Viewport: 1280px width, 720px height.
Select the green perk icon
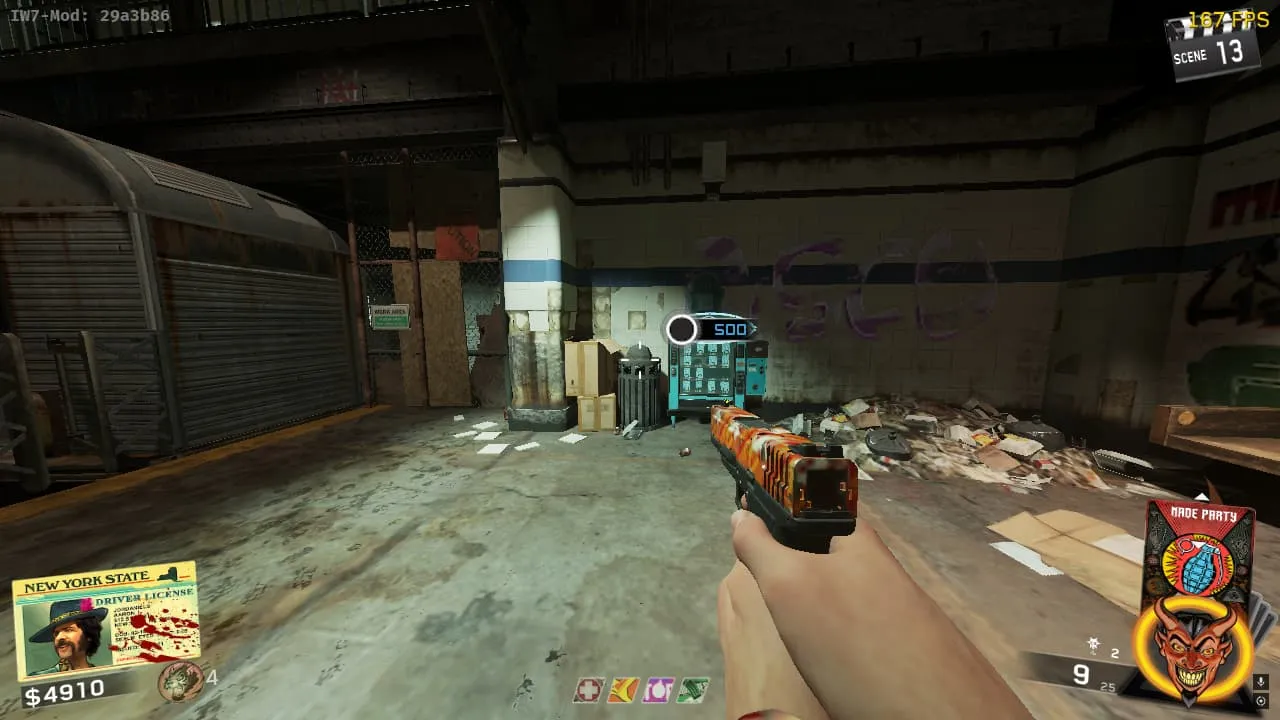coord(692,690)
